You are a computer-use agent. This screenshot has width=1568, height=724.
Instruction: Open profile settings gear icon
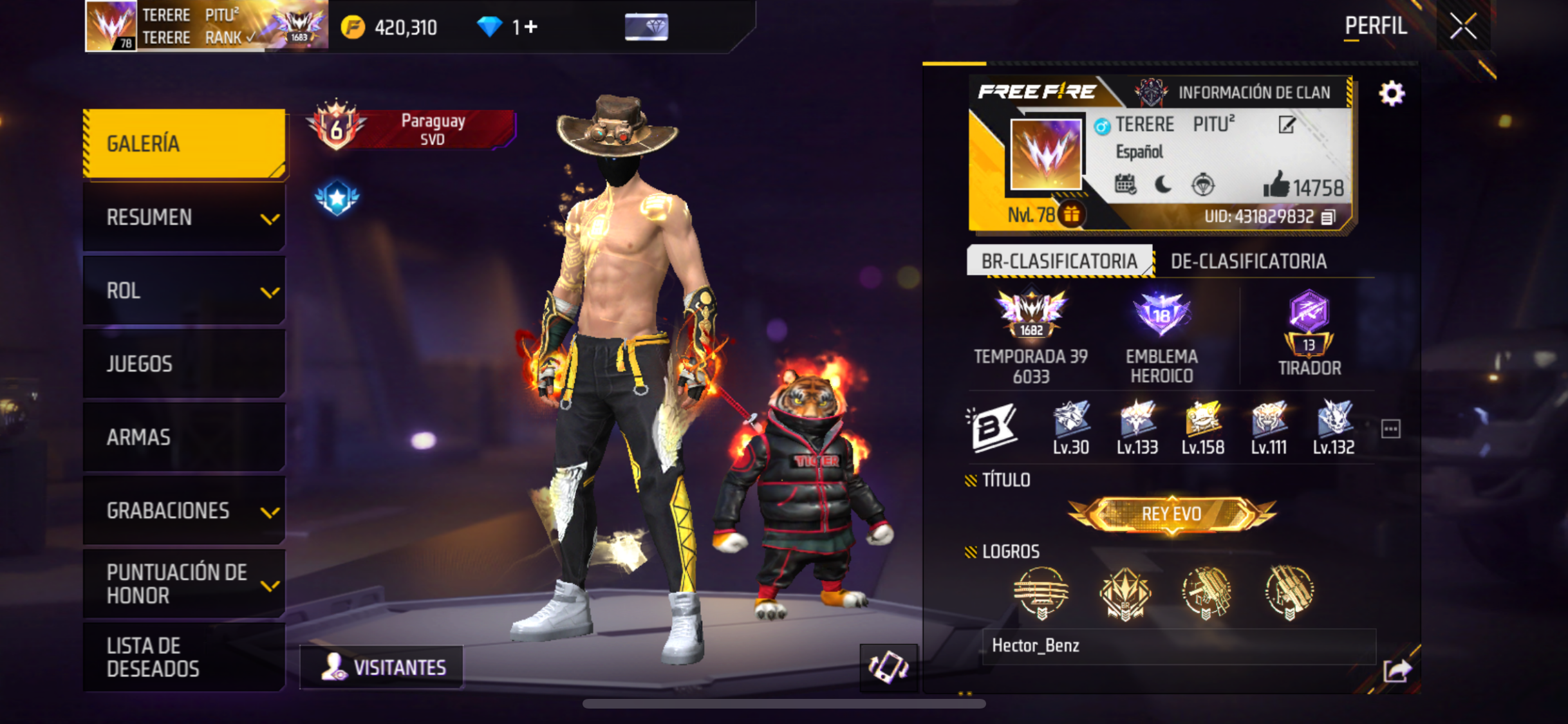1391,94
